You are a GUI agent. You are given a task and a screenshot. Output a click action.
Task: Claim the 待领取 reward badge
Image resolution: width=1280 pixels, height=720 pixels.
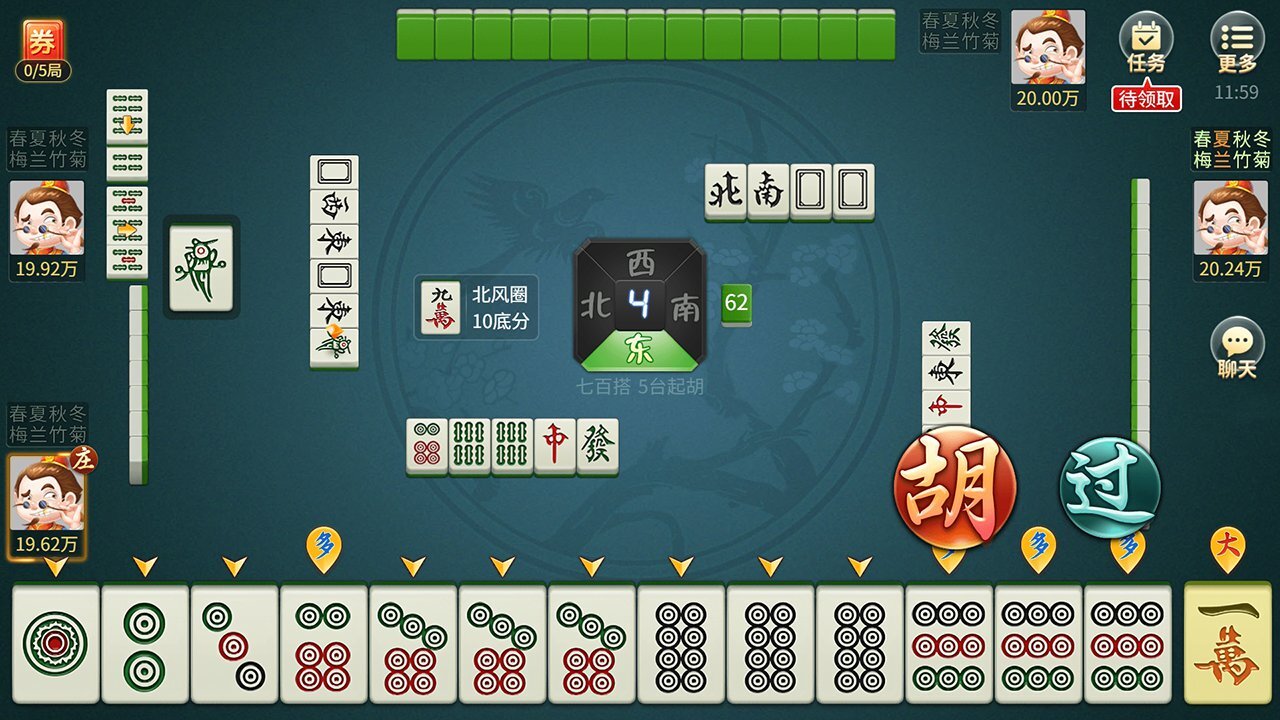pyautogui.click(x=1146, y=98)
